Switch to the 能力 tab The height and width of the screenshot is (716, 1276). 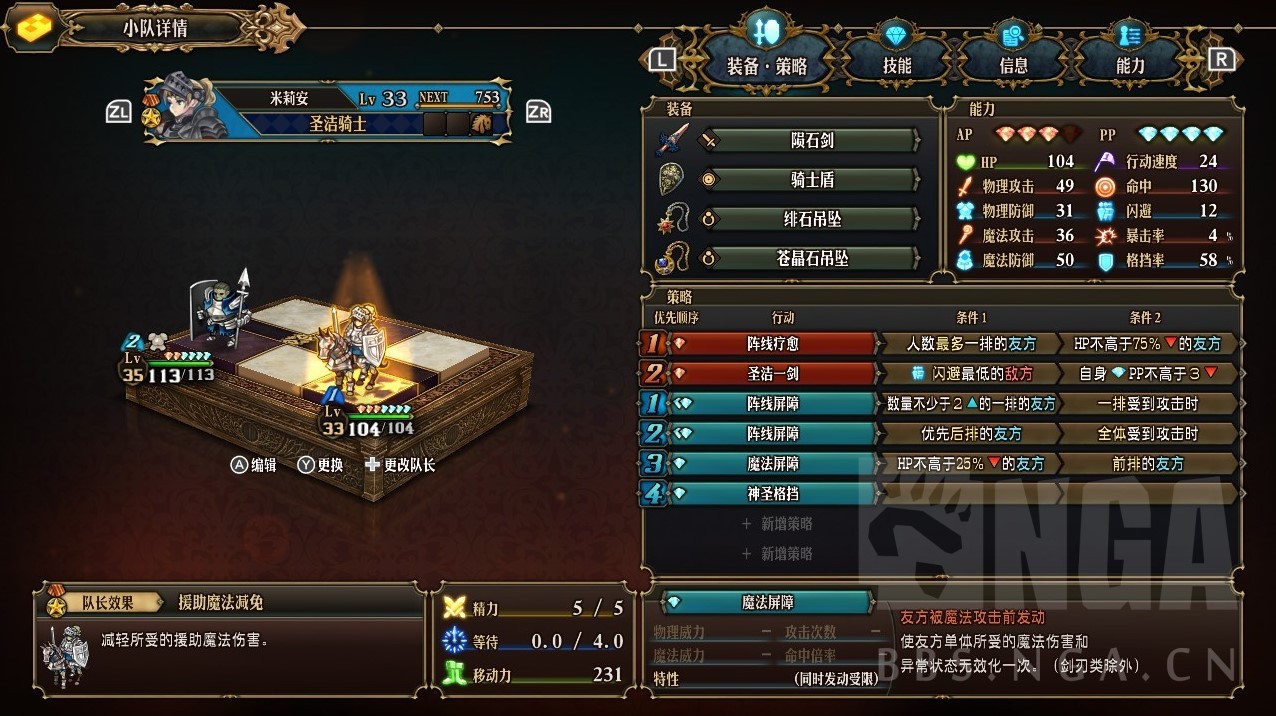point(1130,66)
